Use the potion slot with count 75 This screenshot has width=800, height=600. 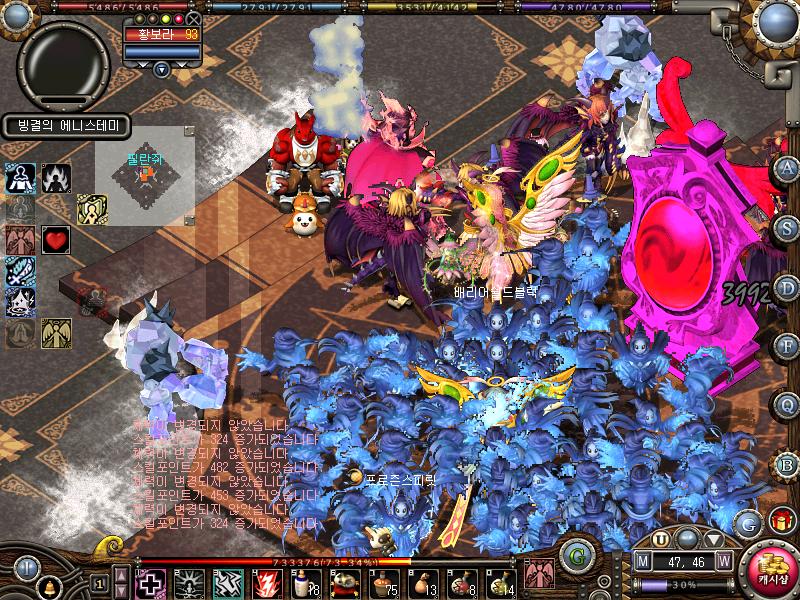coord(386,582)
